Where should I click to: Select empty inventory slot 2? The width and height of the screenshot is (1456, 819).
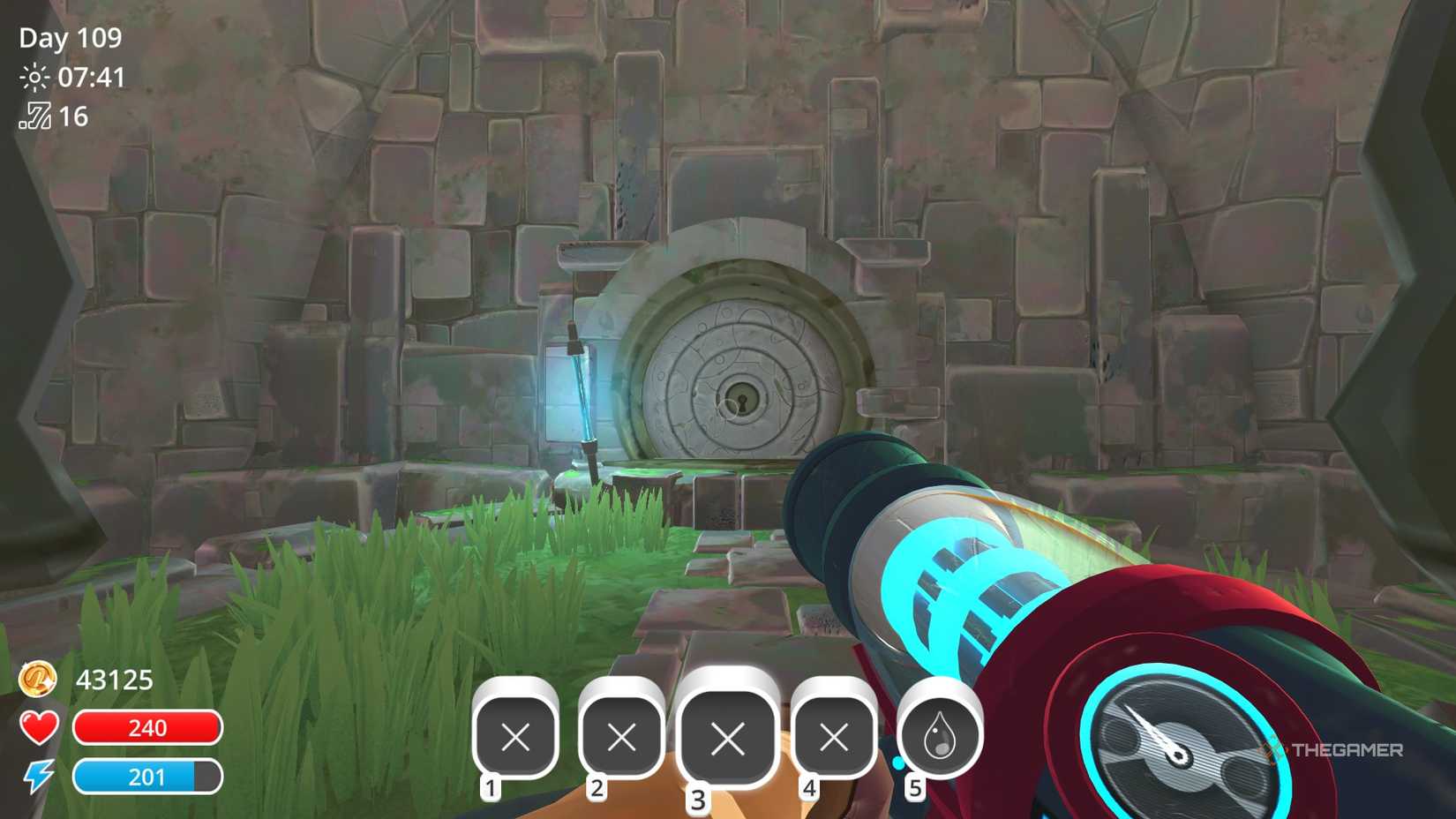point(621,734)
